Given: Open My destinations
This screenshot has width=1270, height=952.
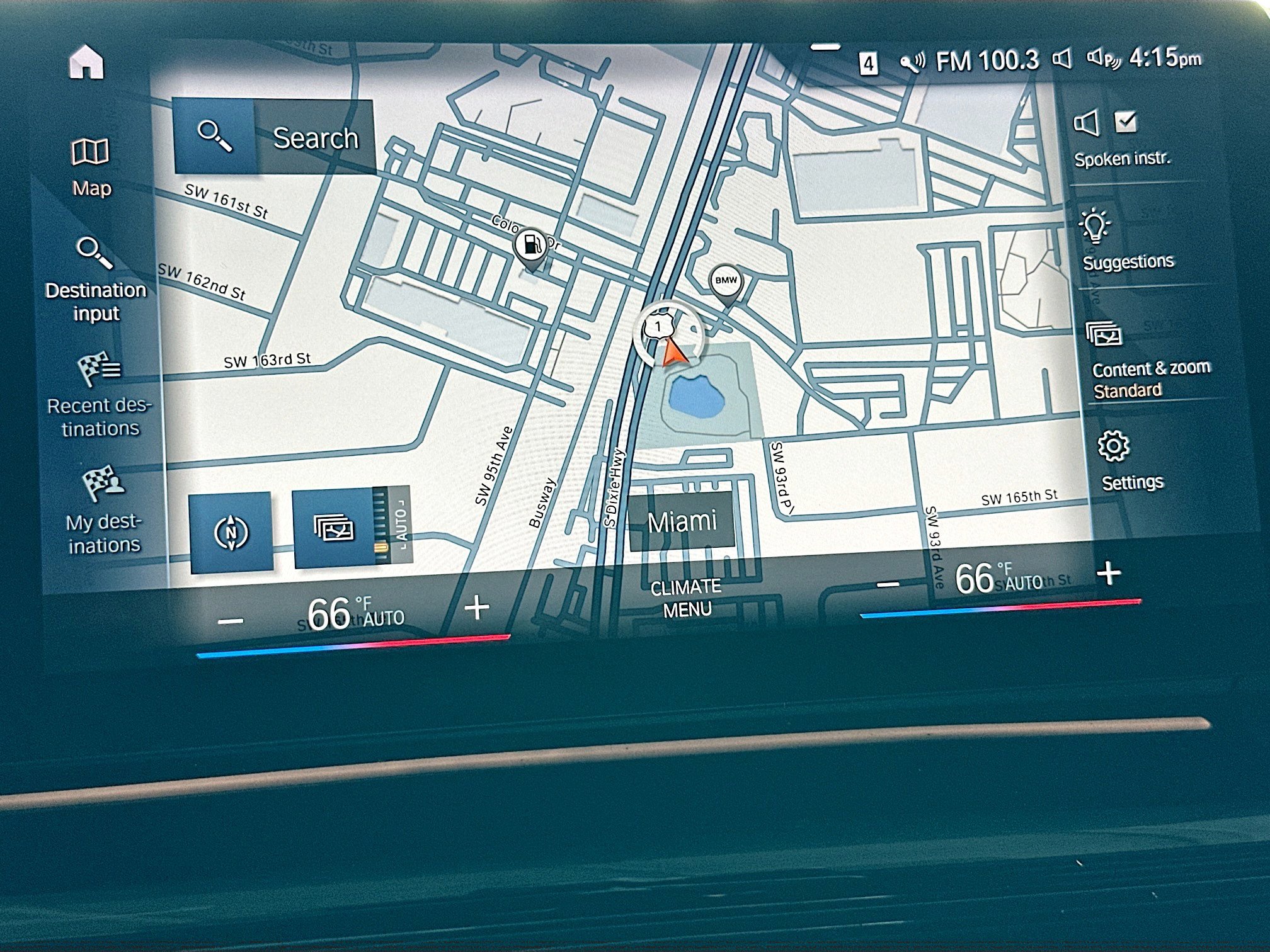Looking at the screenshot, I should [x=103, y=509].
